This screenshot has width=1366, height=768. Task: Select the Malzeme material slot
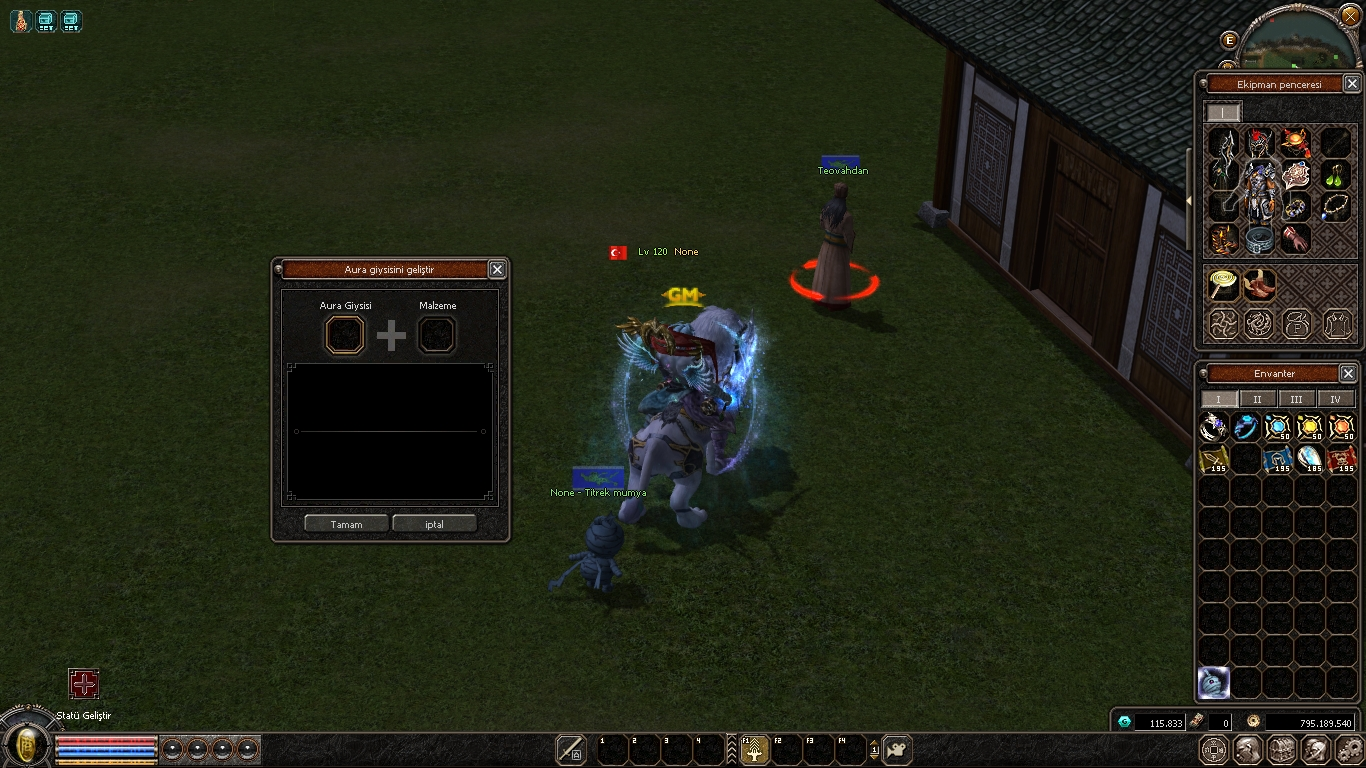[x=437, y=335]
